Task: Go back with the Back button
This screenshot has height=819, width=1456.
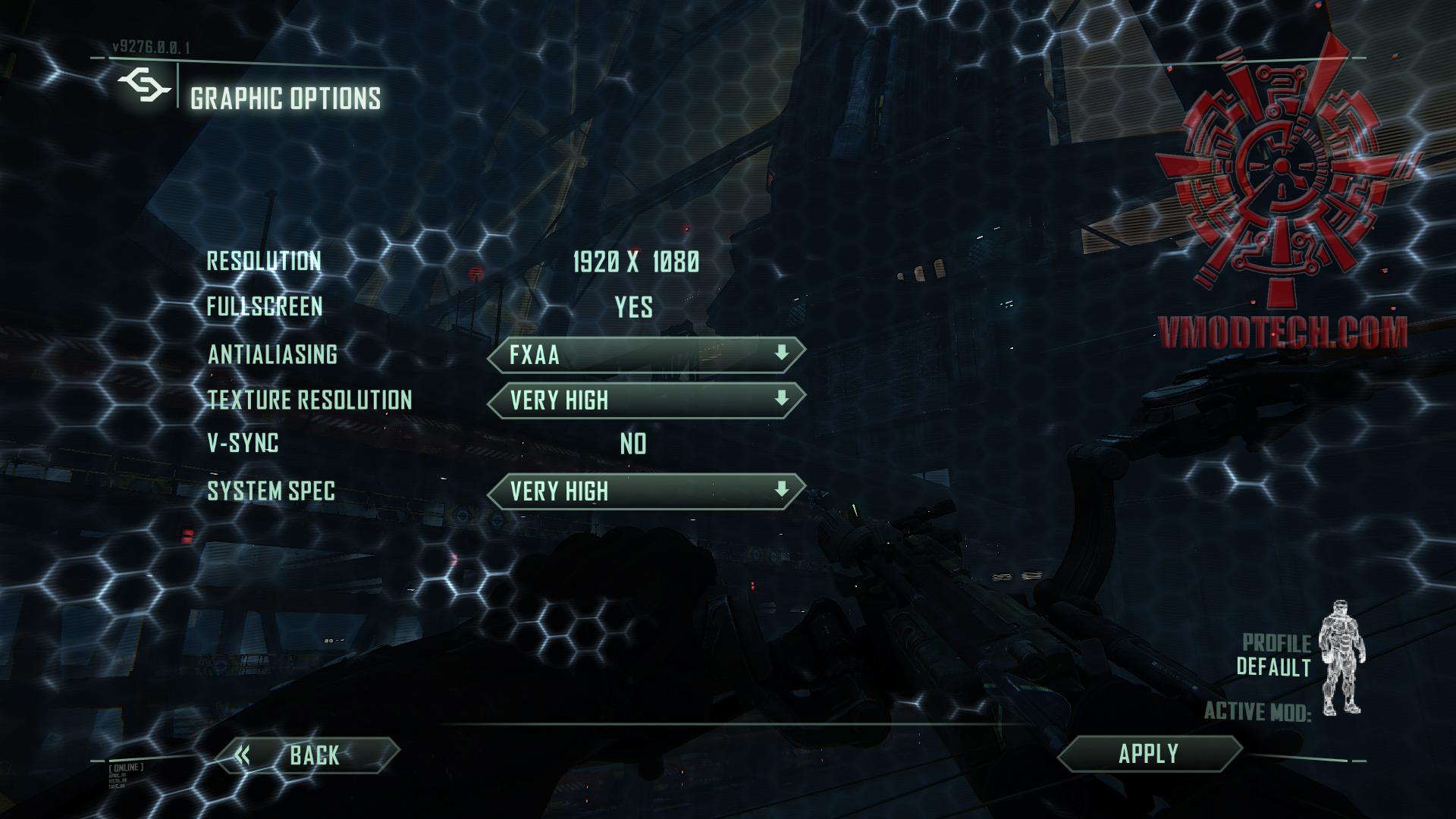Action: (307, 755)
